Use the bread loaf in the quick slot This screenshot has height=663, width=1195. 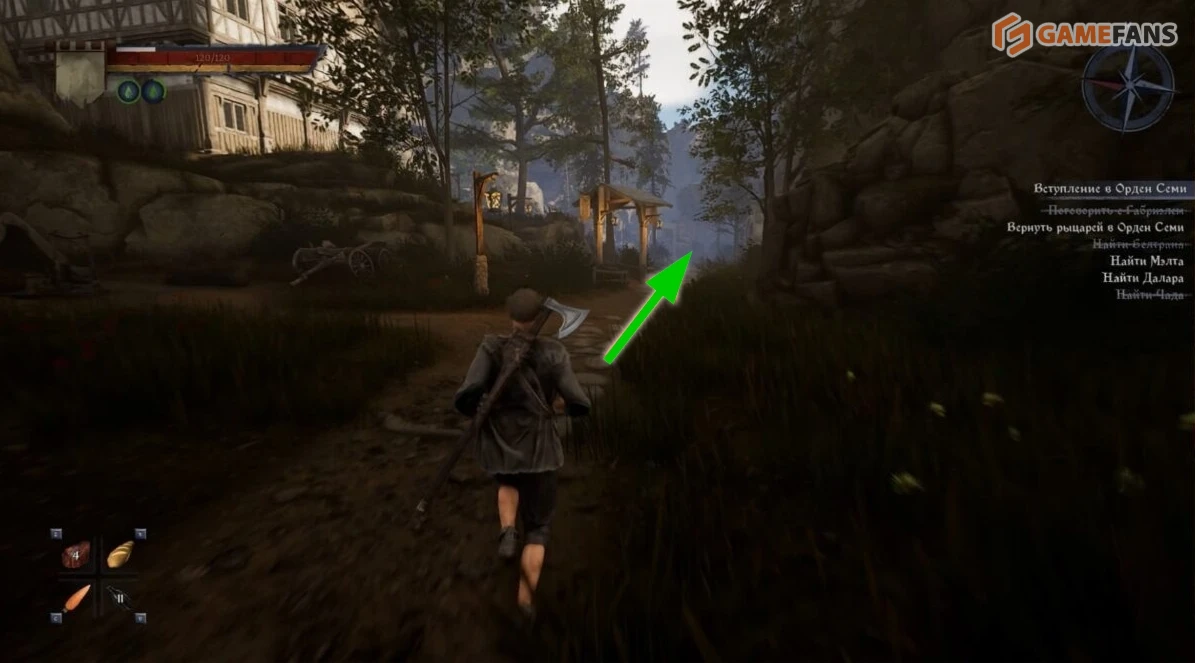coord(121,554)
